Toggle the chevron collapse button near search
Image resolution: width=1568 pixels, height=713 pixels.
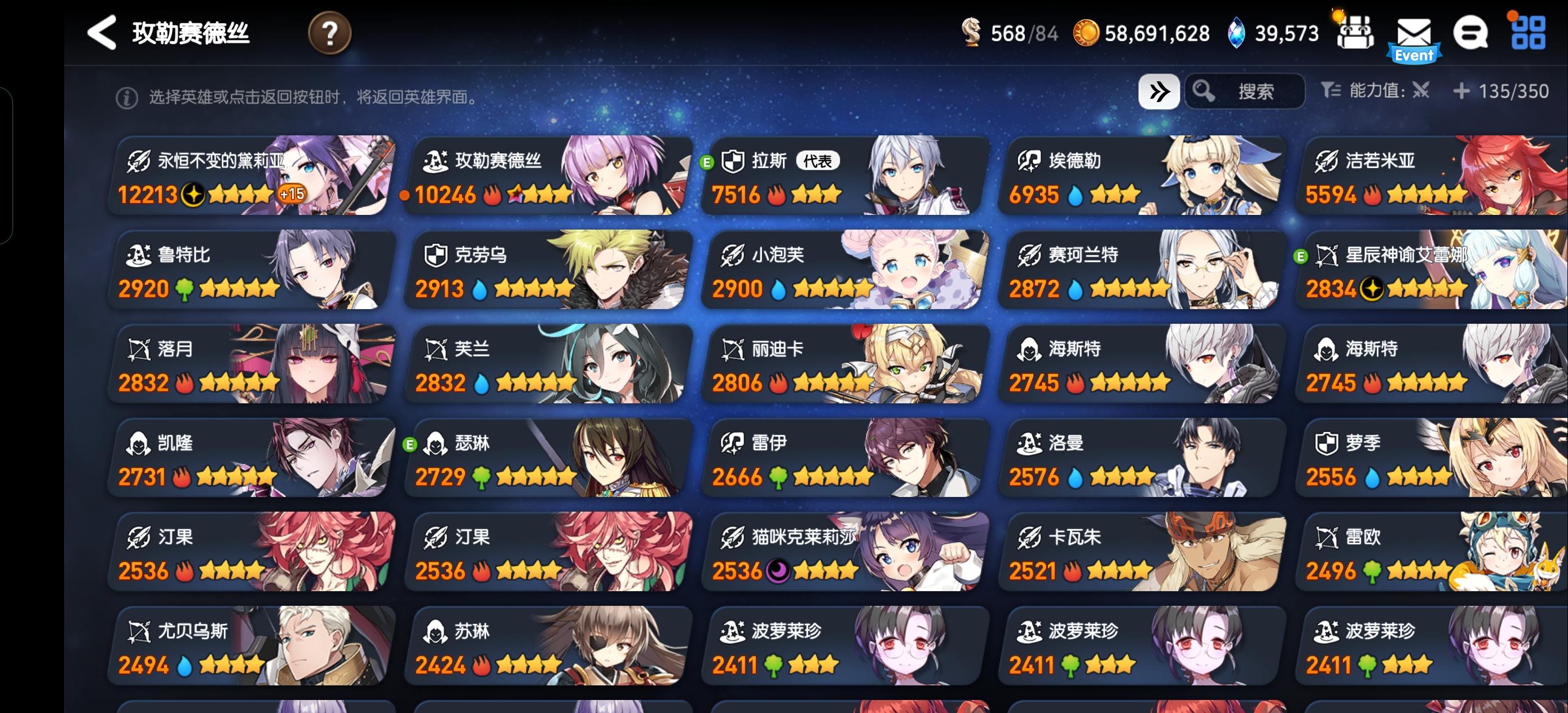[x=1160, y=90]
